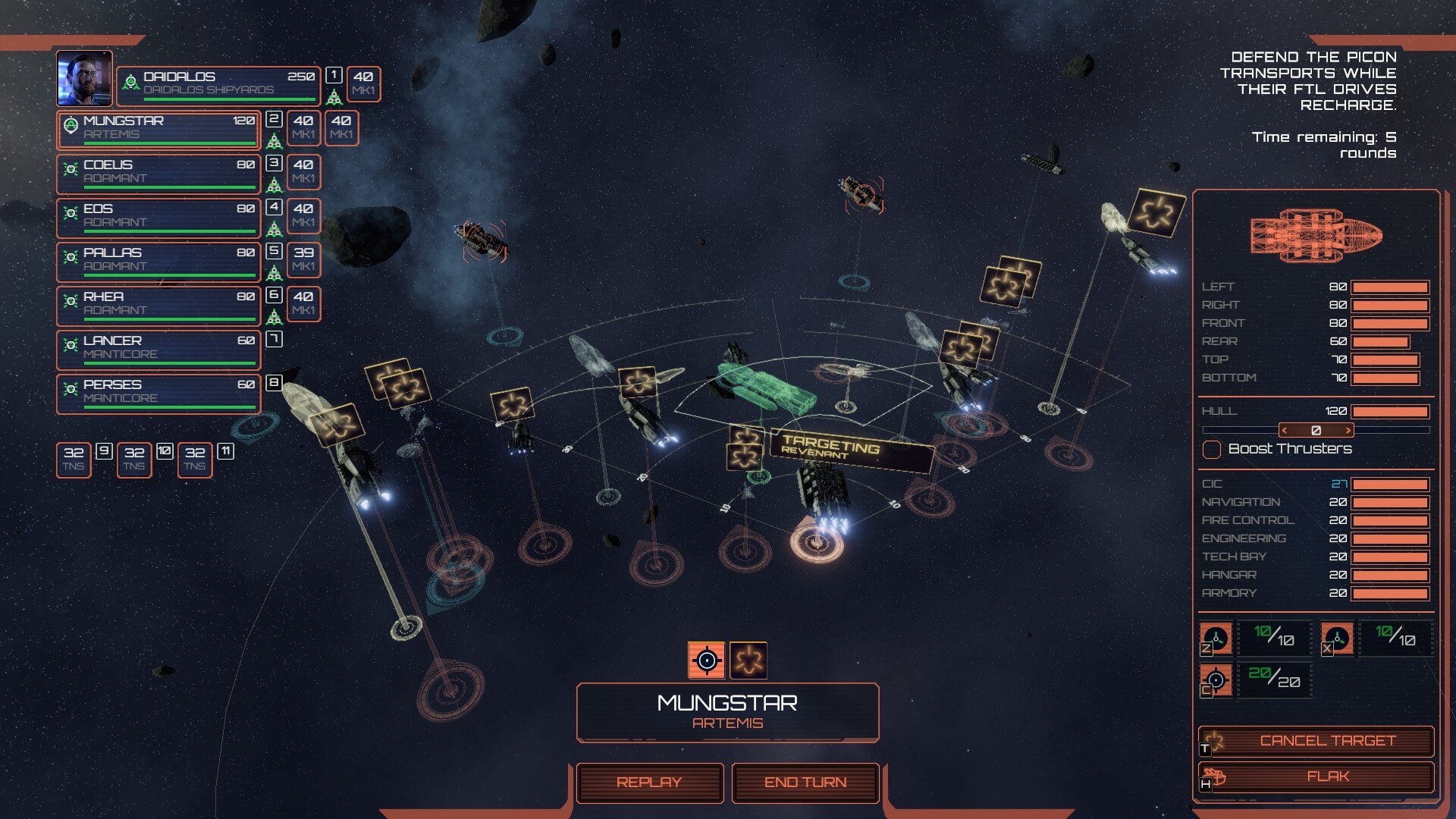1456x819 pixels.
Task: Increase the thruster value with right arrow
Action: click(1348, 430)
